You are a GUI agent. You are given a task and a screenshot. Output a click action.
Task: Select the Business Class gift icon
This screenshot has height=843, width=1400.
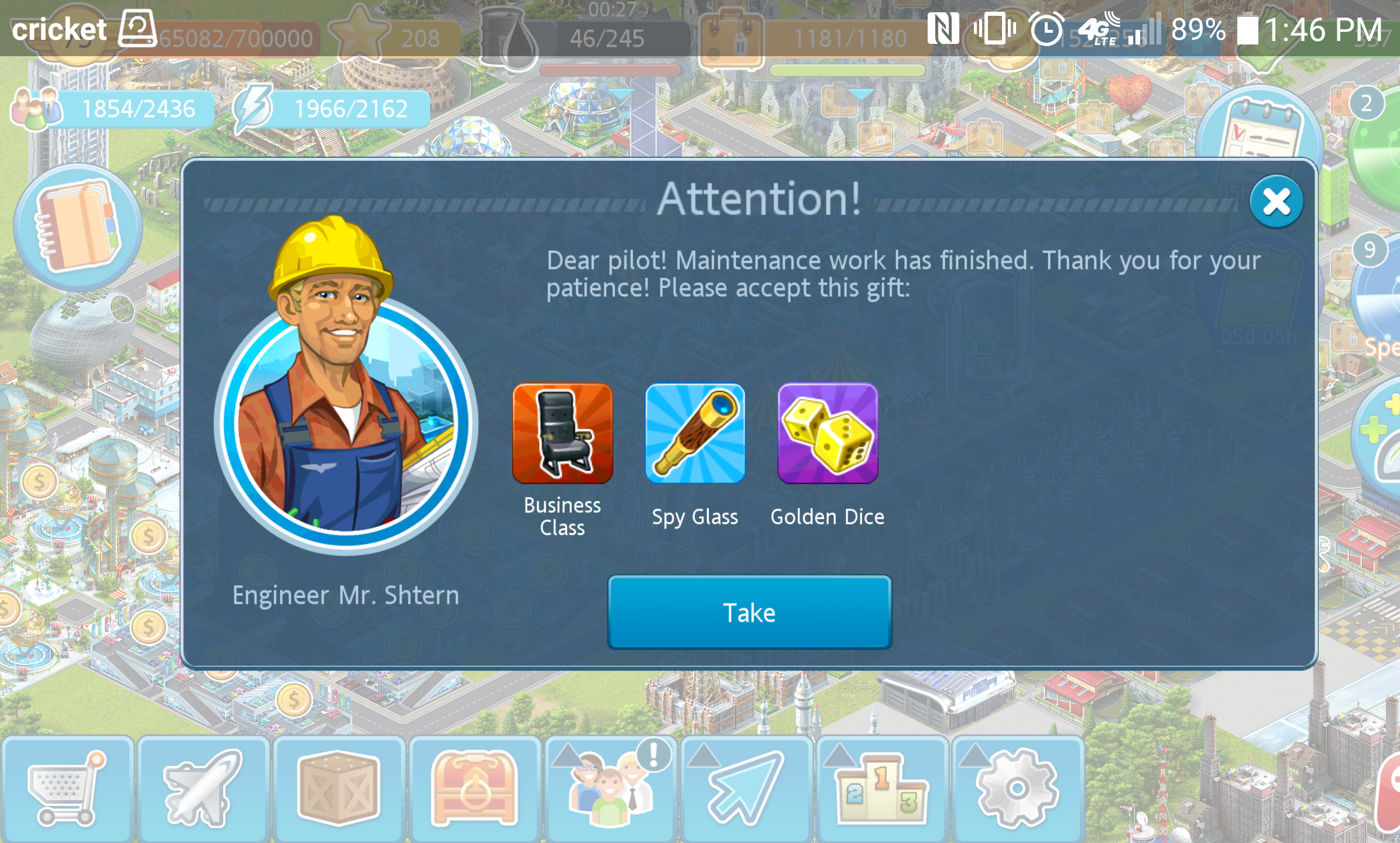click(x=562, y=434)
